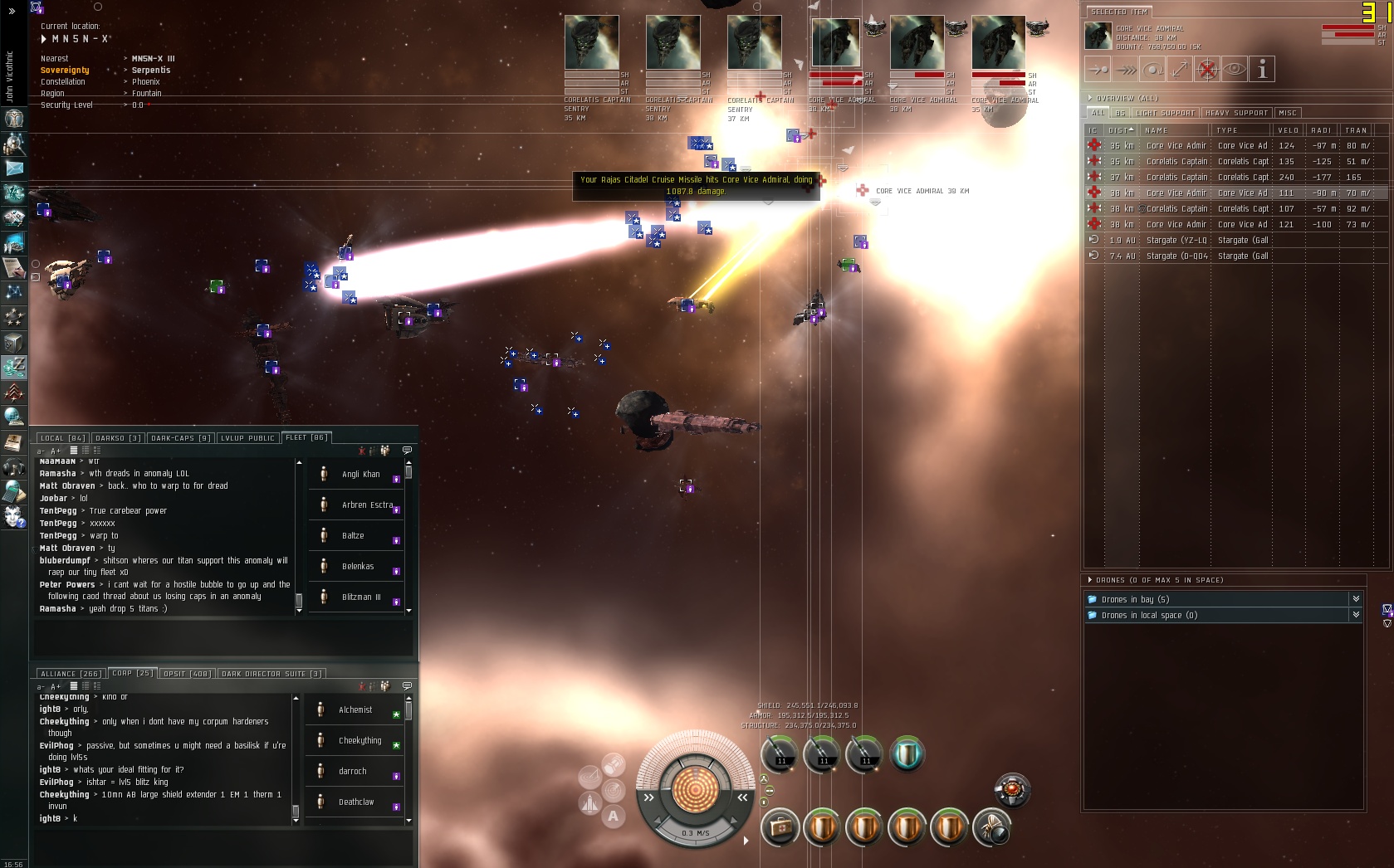Choose Cheekything in corp member list
This screenshot has width=1394, height=868.
point(360,741)
